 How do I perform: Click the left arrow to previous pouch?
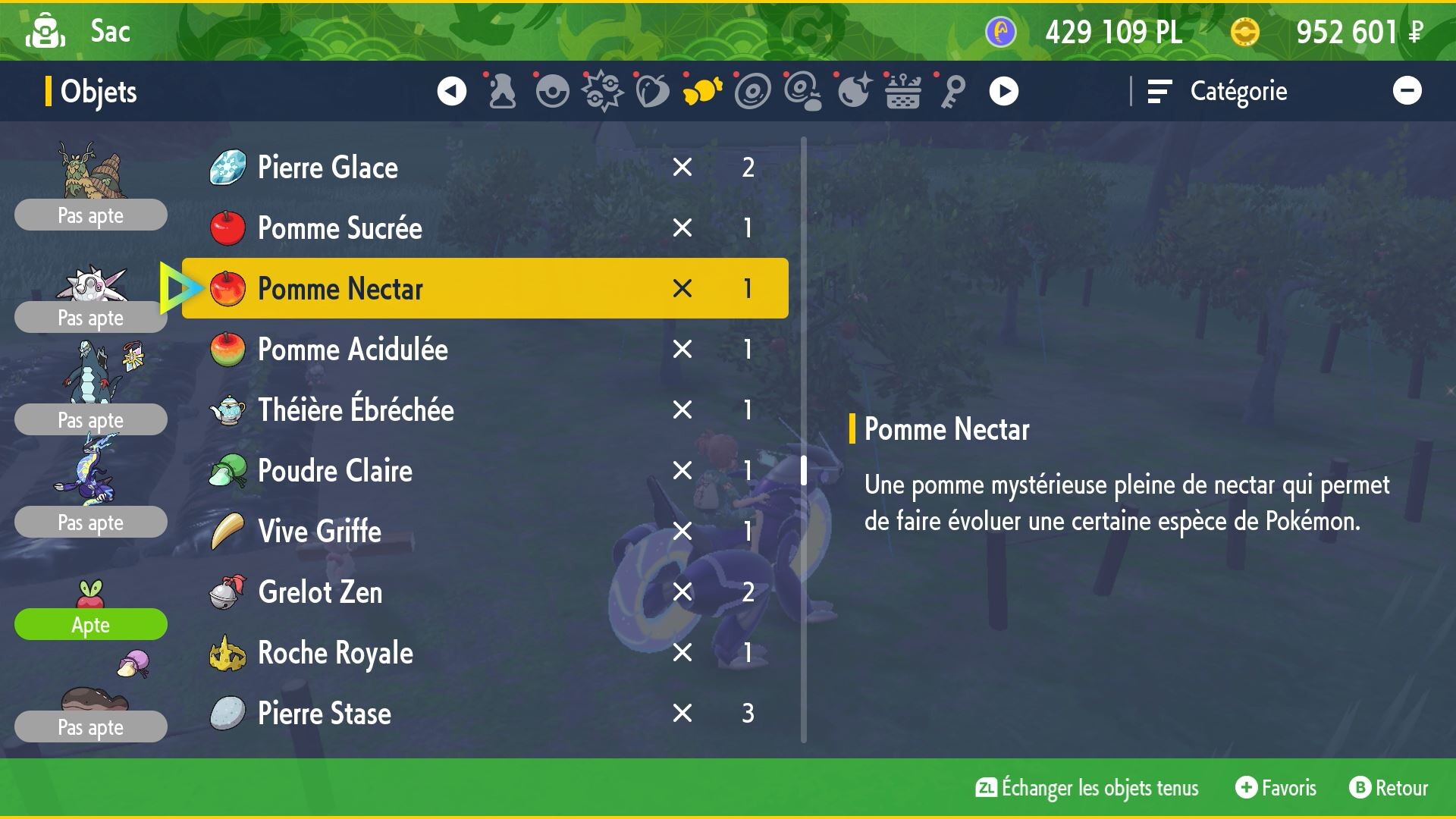(452, 90)
